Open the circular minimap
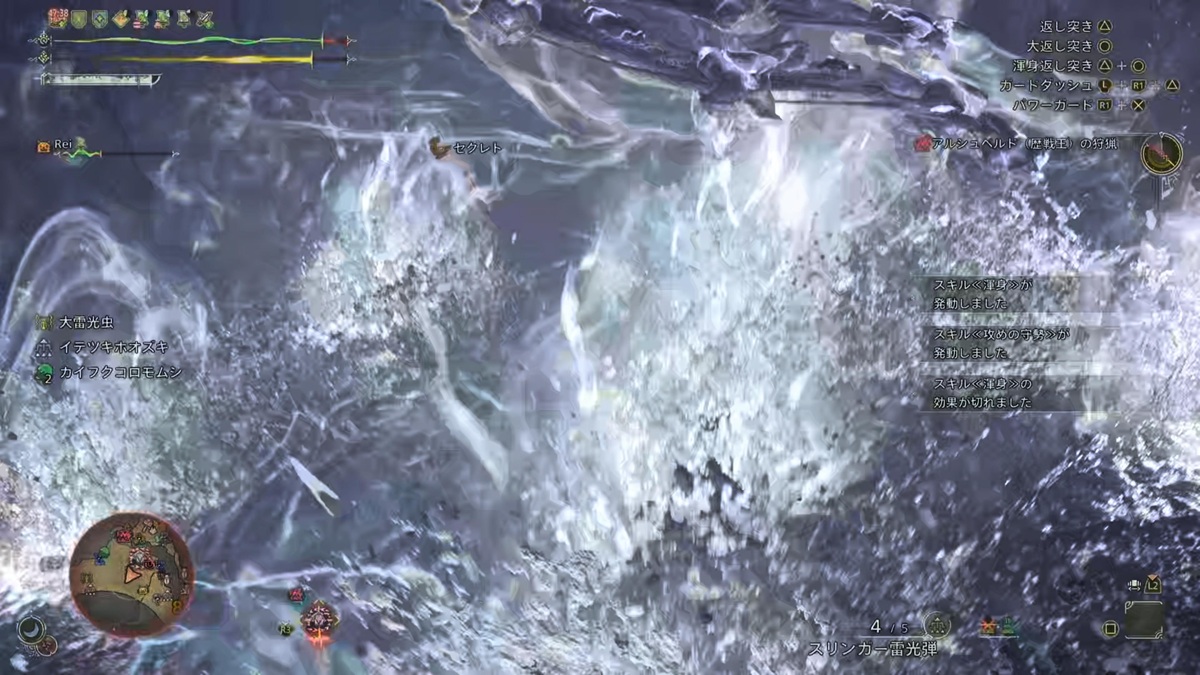 (x=131, y=573)
